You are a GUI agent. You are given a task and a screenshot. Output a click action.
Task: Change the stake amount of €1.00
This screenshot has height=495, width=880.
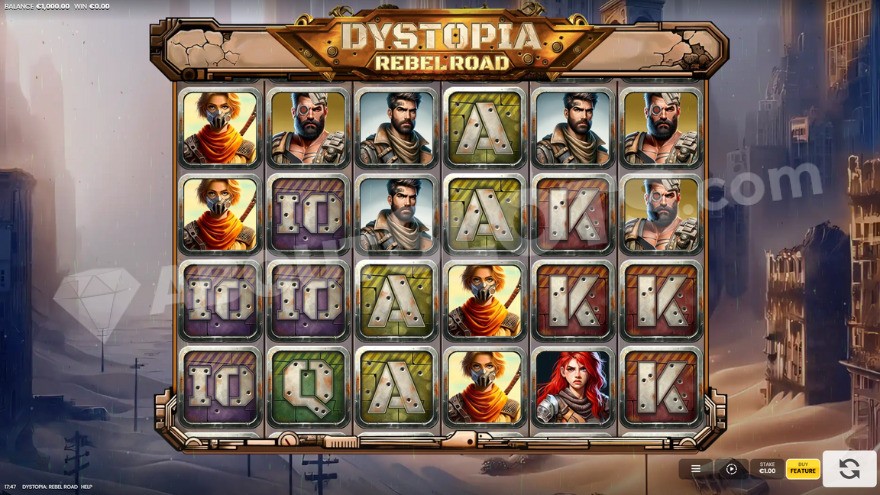[767, 468]
